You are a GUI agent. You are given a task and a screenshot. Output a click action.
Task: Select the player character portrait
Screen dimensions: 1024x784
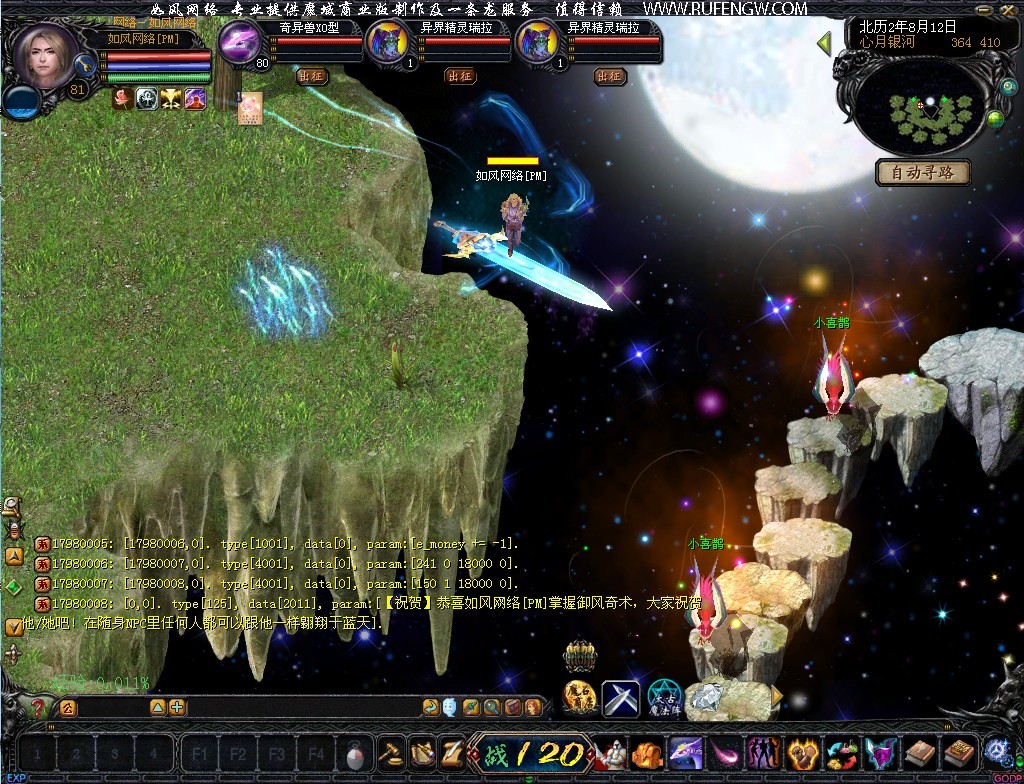tap(46, 56)
